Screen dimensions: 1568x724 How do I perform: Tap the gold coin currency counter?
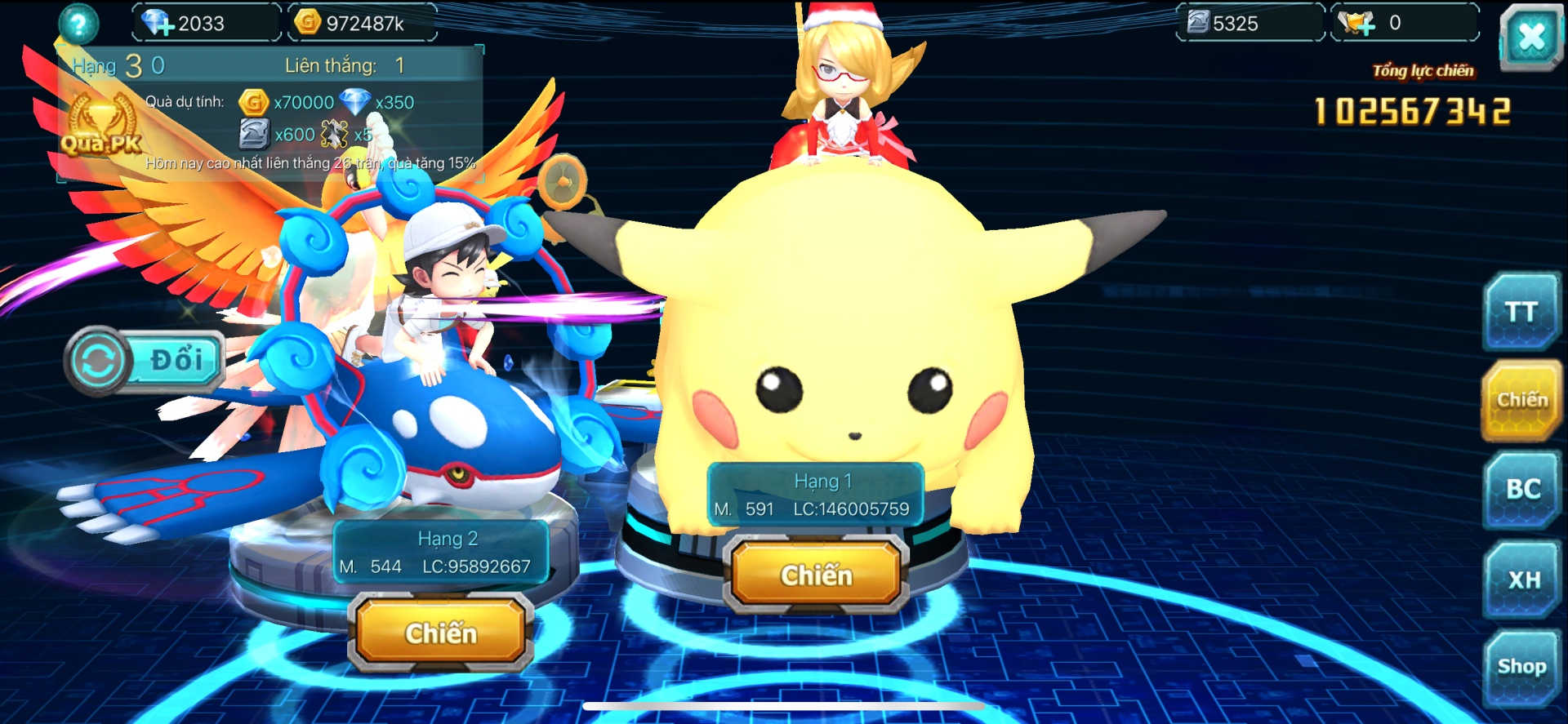coord(362,23)
